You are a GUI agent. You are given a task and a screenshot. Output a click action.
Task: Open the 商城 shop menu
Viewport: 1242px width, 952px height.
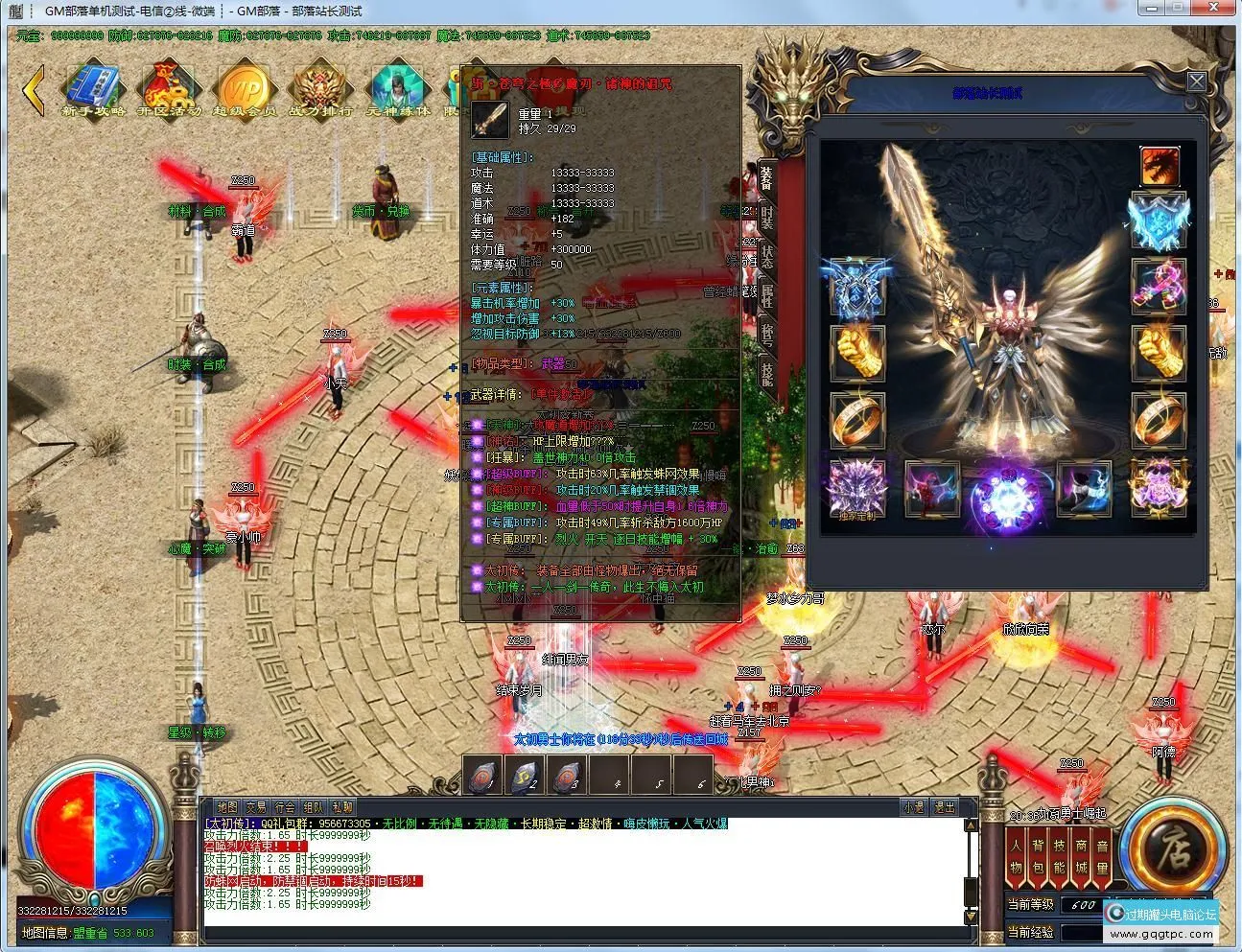[x=1081, y=856]
